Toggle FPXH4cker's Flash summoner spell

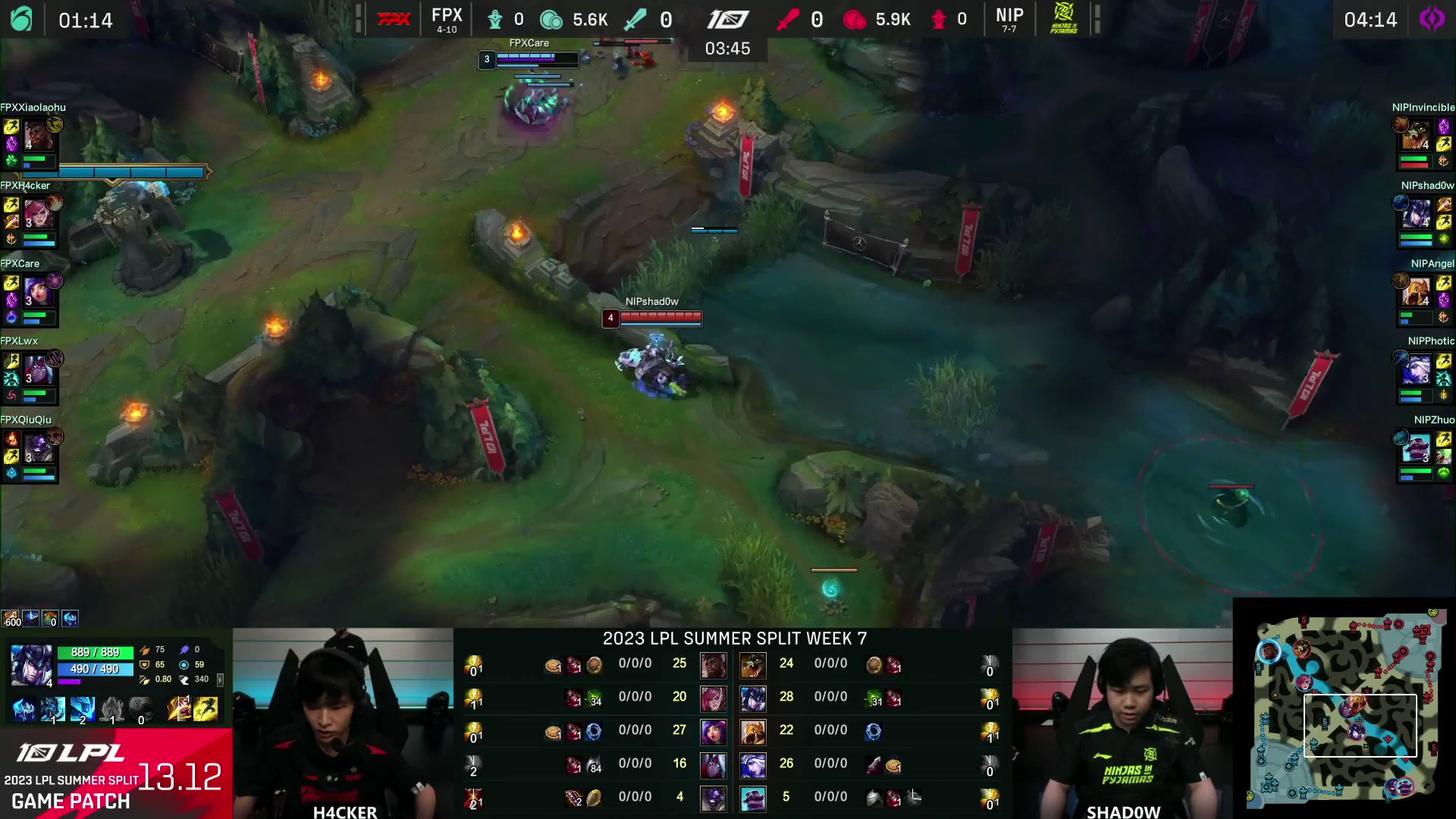pyautogui.click(x=11, y=203)
